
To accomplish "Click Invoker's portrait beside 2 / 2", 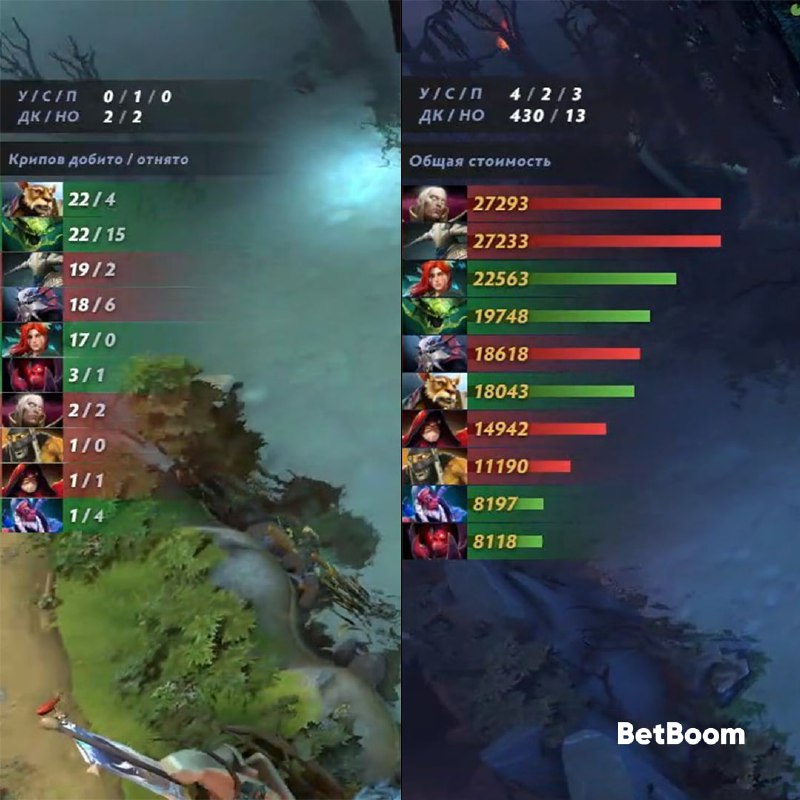I will point(32,410).
